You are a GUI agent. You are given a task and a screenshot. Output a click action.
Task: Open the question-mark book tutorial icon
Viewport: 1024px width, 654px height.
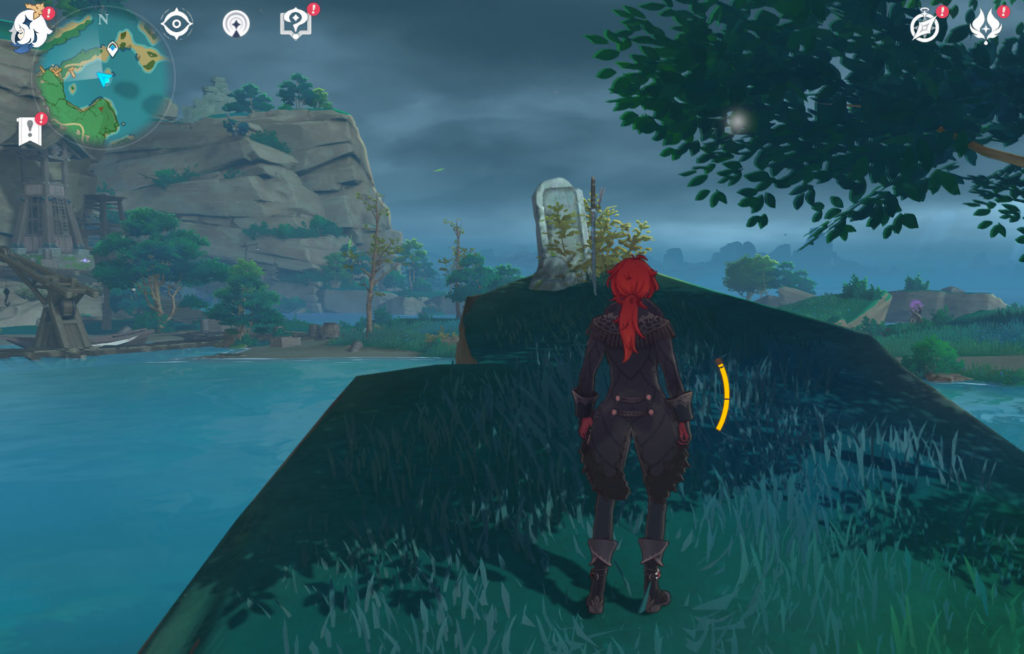[295, 24]
